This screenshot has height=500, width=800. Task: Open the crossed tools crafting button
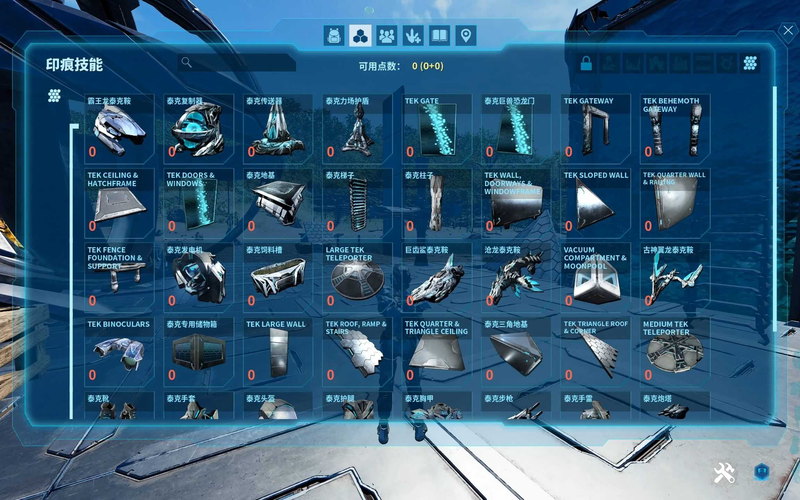[724, 473]
